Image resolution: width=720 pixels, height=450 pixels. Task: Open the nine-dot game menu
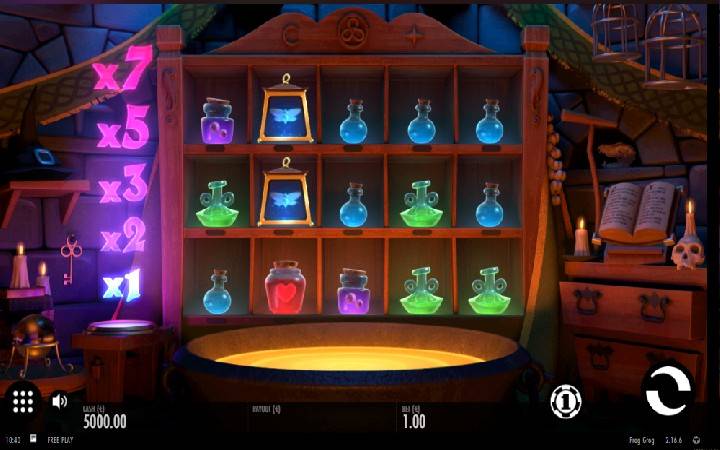24,401
